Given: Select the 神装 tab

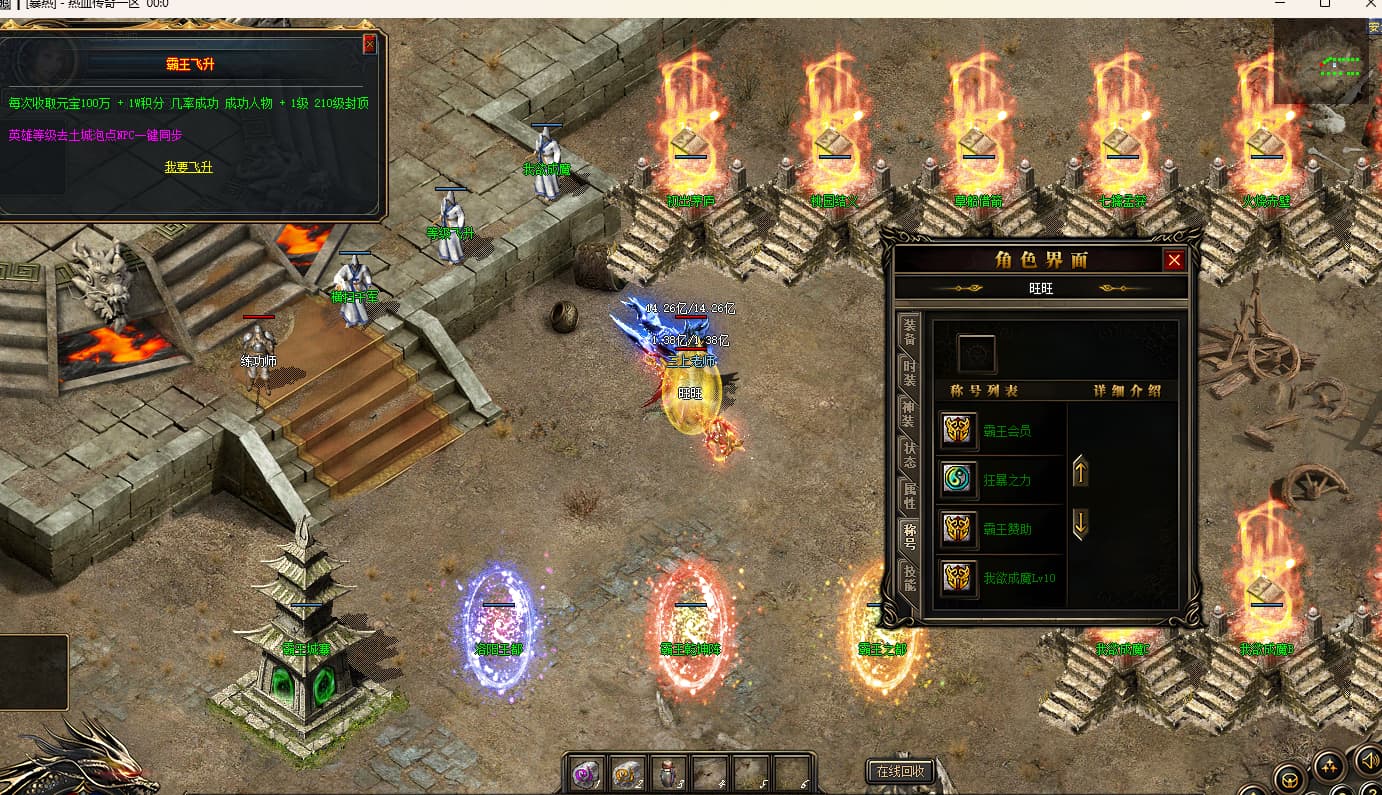Looking at the screenshot, I should [909, 414].
